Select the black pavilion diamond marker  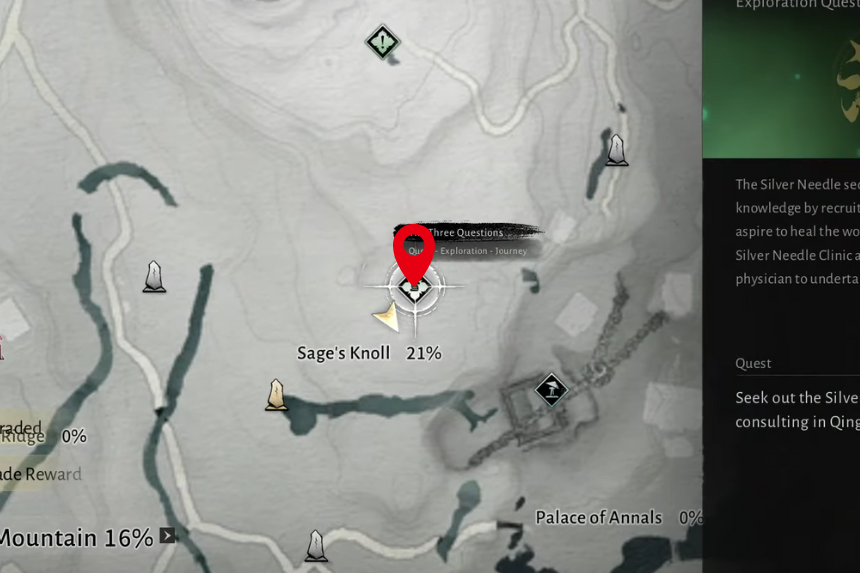[551, 389]
